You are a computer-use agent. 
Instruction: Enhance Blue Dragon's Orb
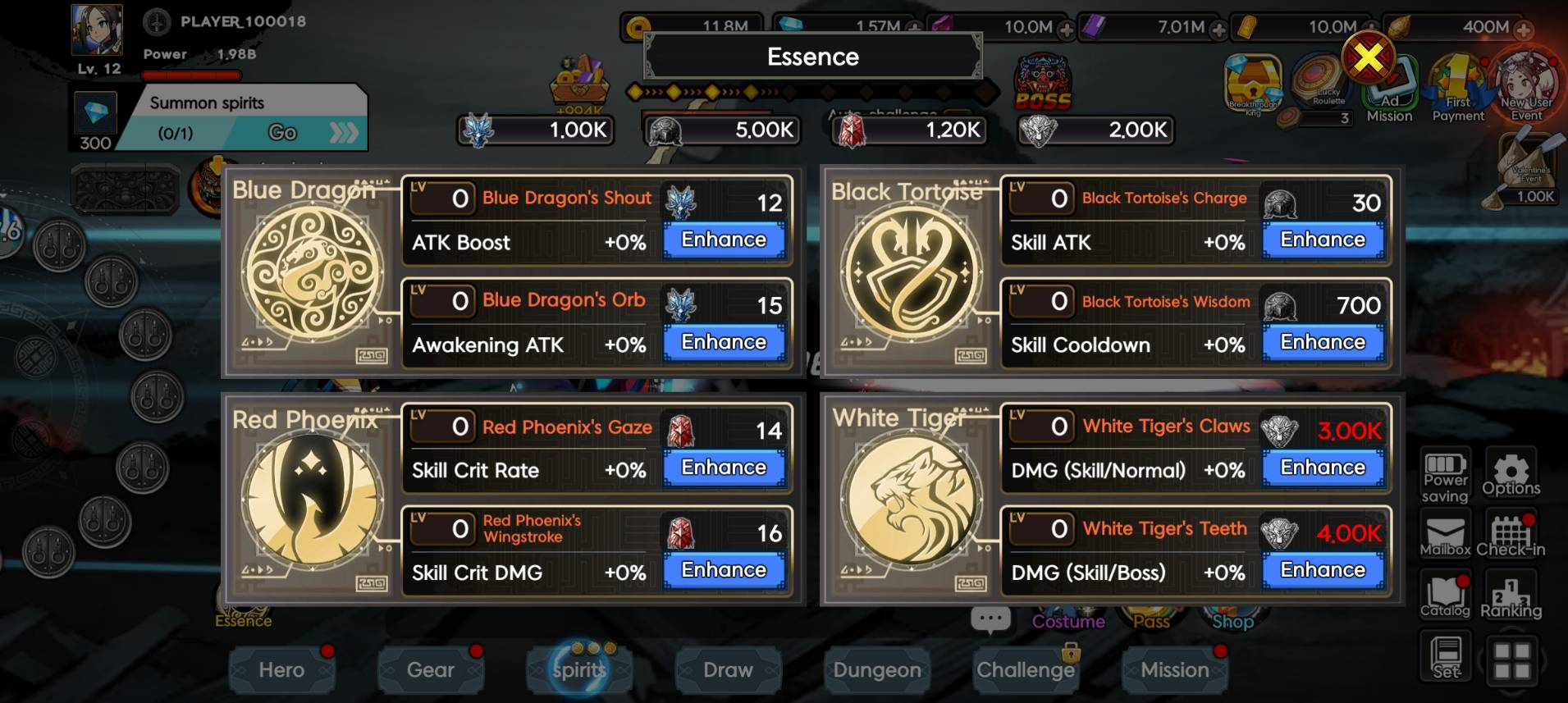click(x=724, y=343)
